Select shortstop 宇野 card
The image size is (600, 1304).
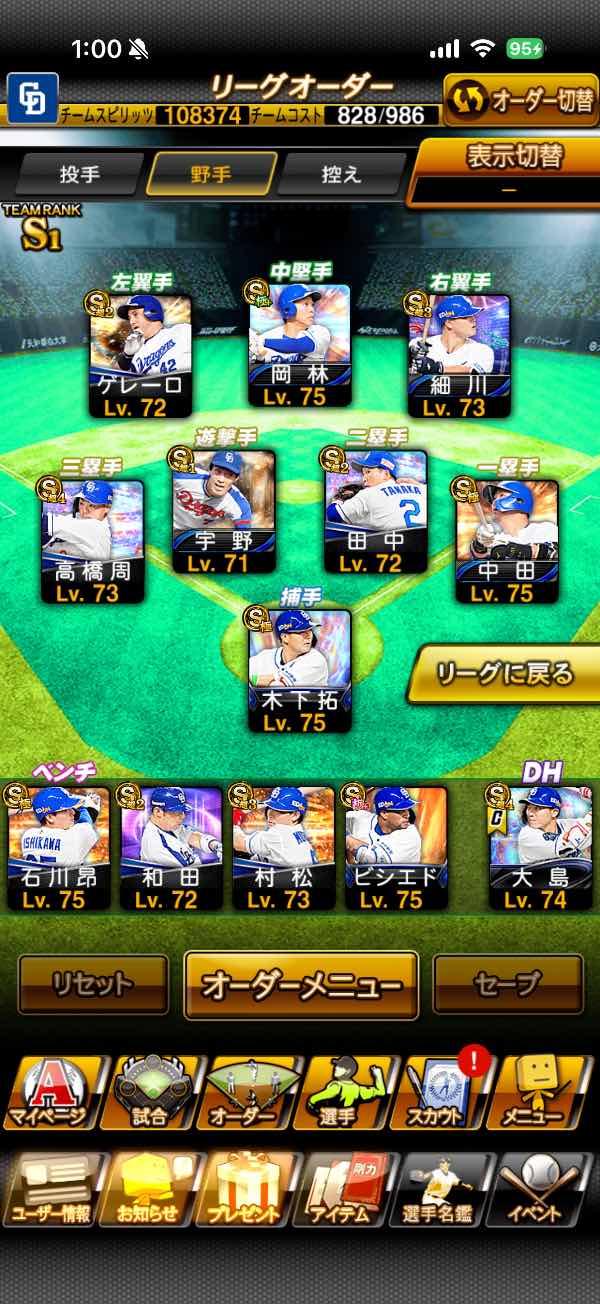(224, 512)
